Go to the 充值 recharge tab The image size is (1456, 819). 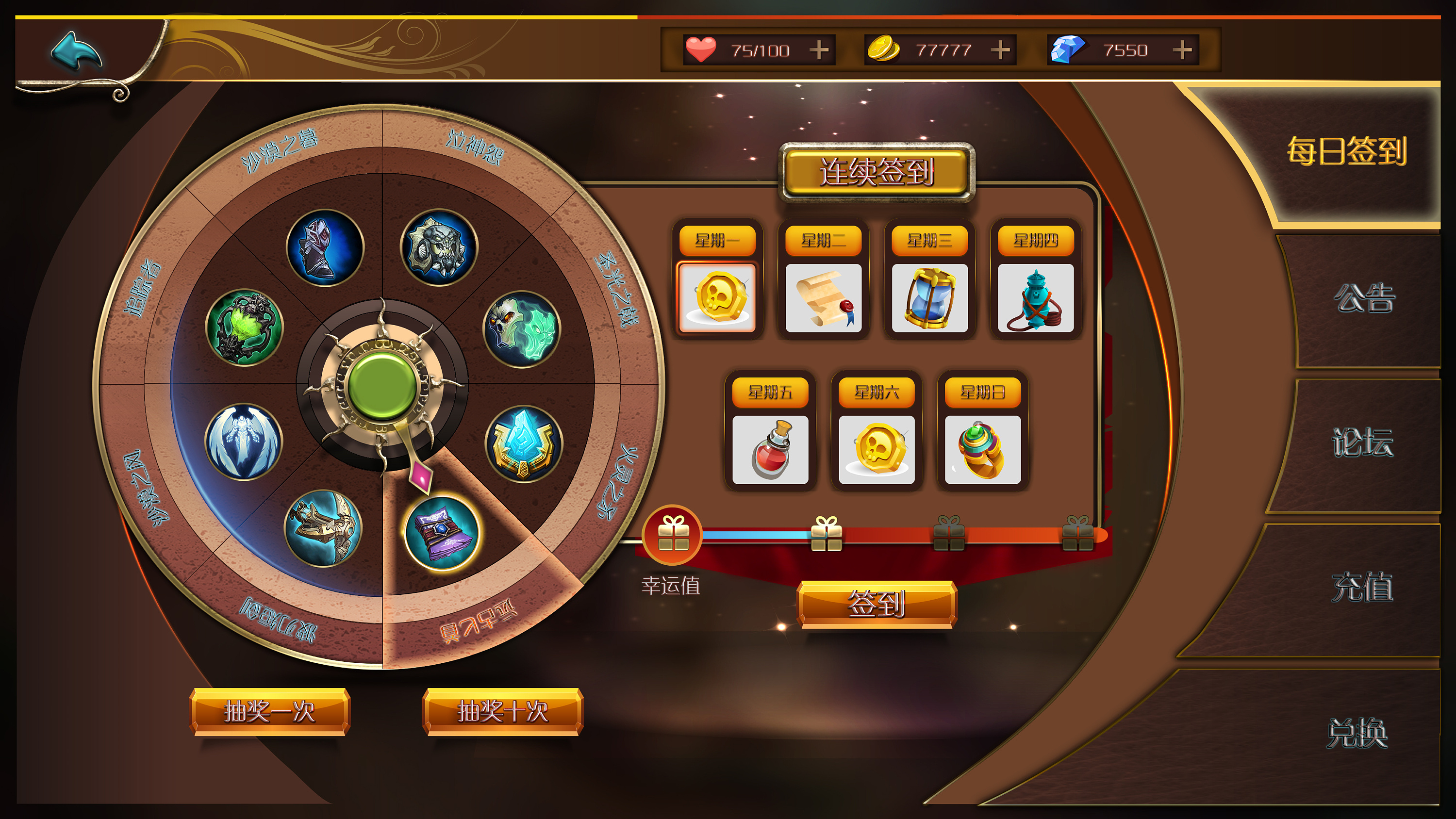tap(1362, 588)
